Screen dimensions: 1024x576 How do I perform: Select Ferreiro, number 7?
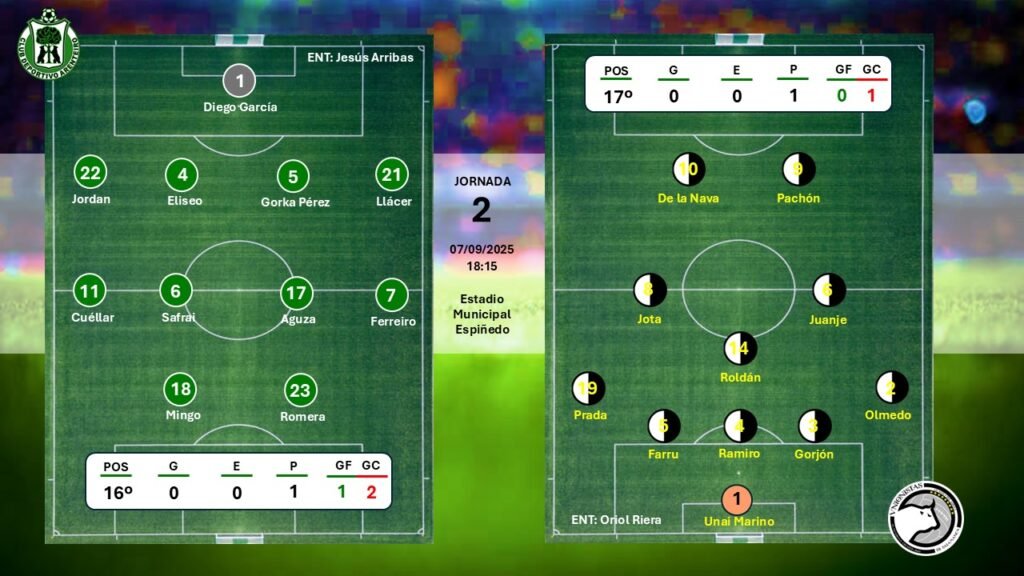click(x=391, y=296)
